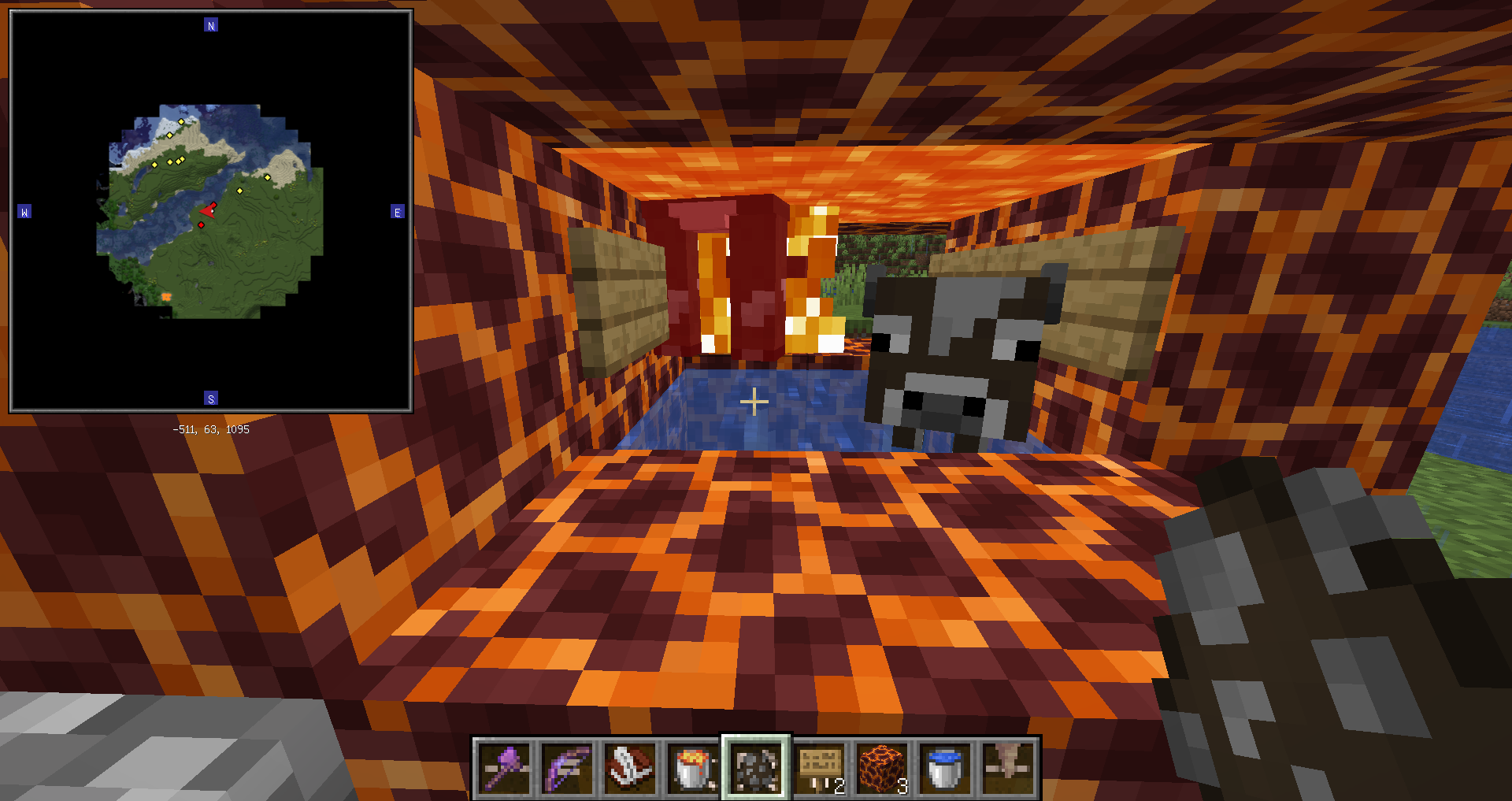This screenshot has width=1512, height=801.
Task: Click the E compass marker on minimap
Action: point(398,212)
